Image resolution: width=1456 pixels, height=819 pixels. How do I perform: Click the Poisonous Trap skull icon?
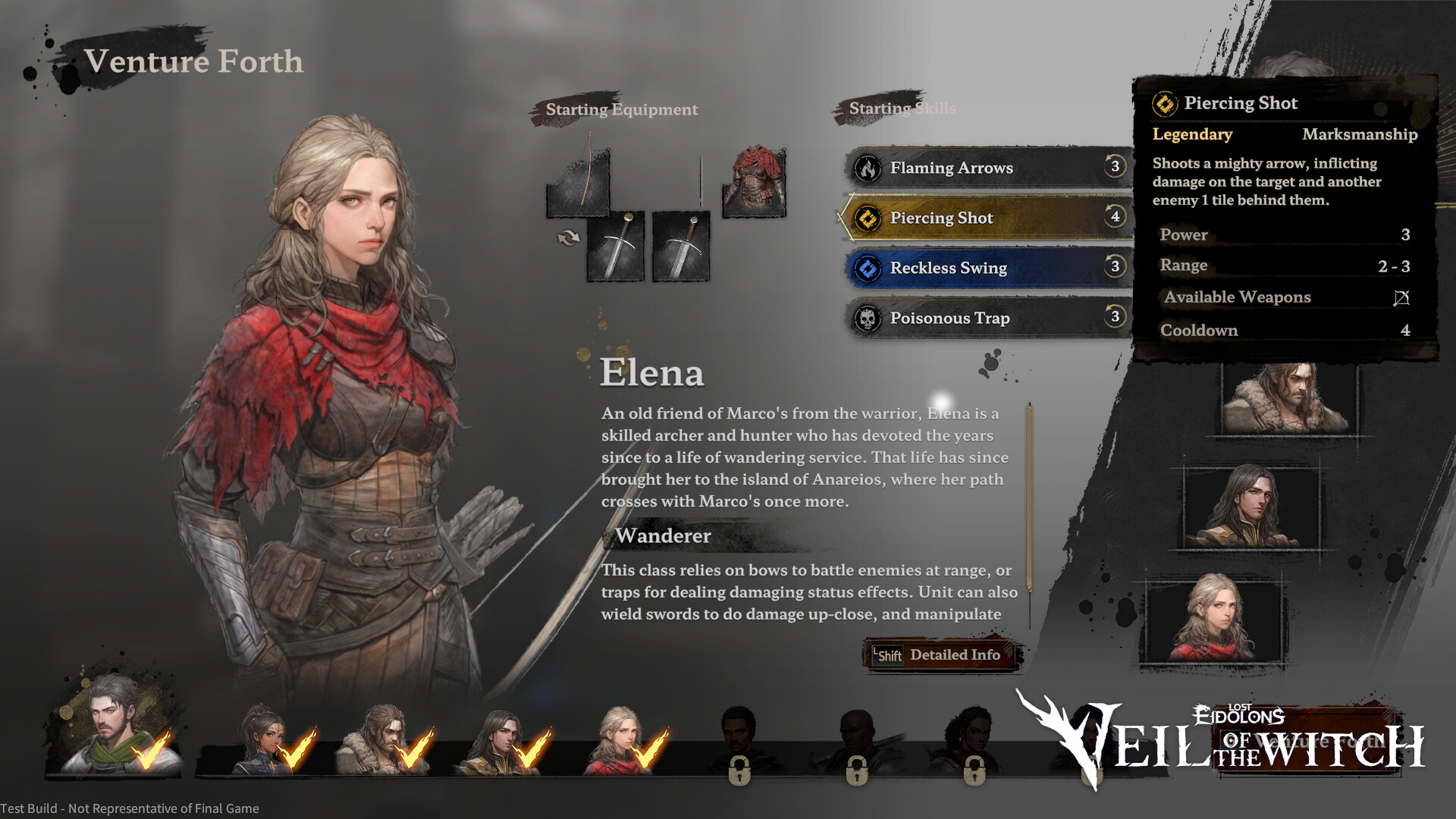point(867,318)
